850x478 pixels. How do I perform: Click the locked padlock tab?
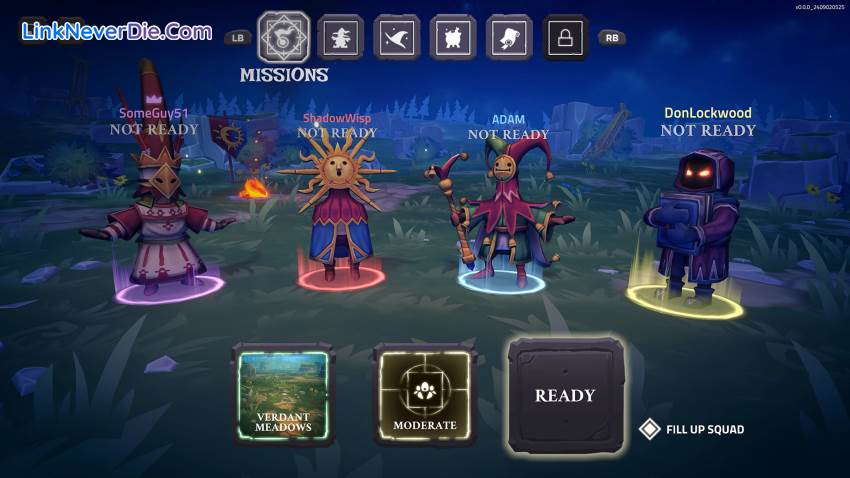pos(565,38)
